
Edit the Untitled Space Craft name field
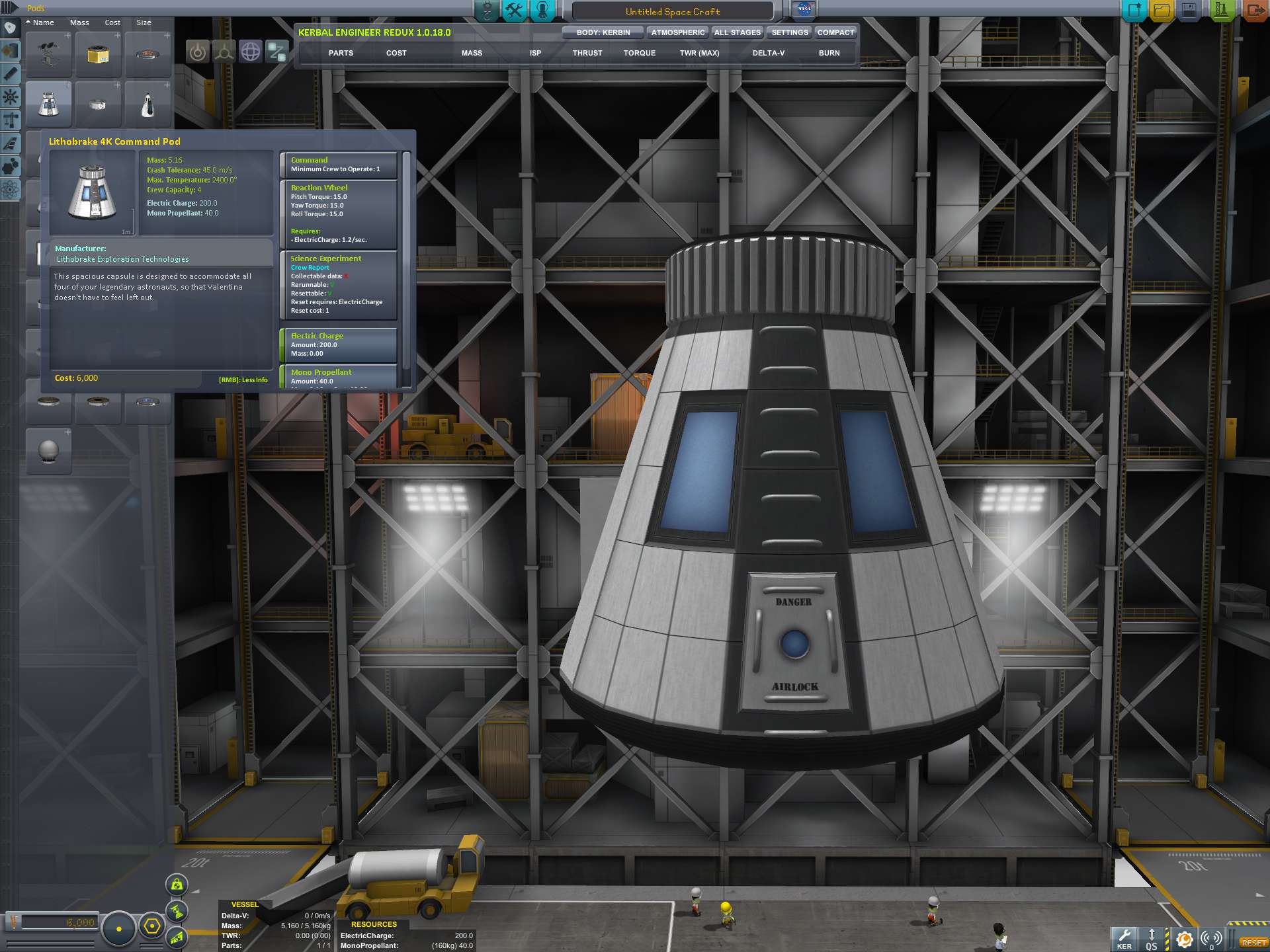tap(672, 11)
